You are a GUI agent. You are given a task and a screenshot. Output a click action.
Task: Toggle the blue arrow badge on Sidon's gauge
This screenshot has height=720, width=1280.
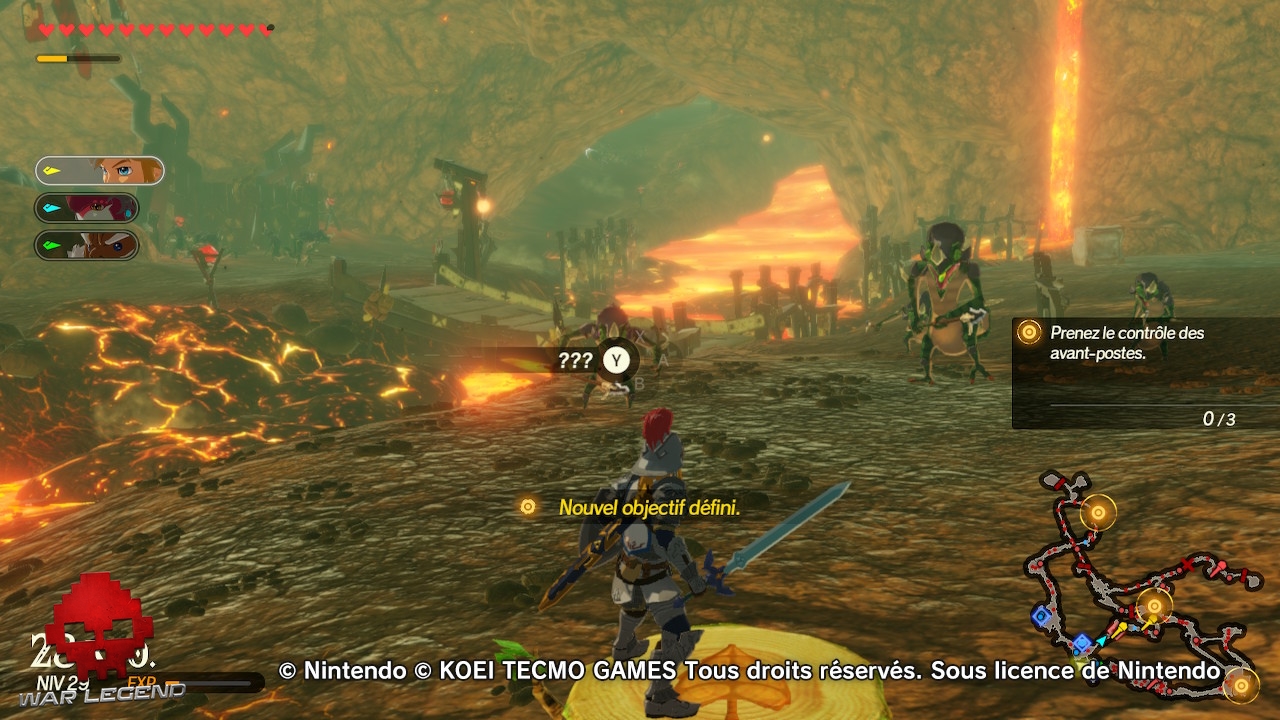(x=51, y=207)
